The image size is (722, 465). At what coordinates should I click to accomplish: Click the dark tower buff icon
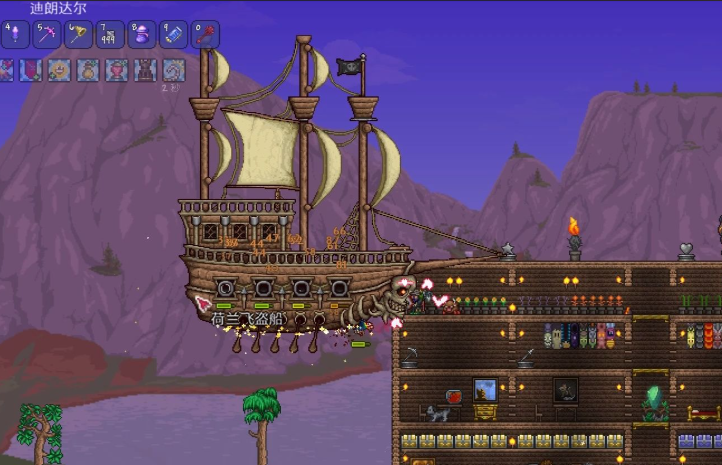click(x=146, y=70)
